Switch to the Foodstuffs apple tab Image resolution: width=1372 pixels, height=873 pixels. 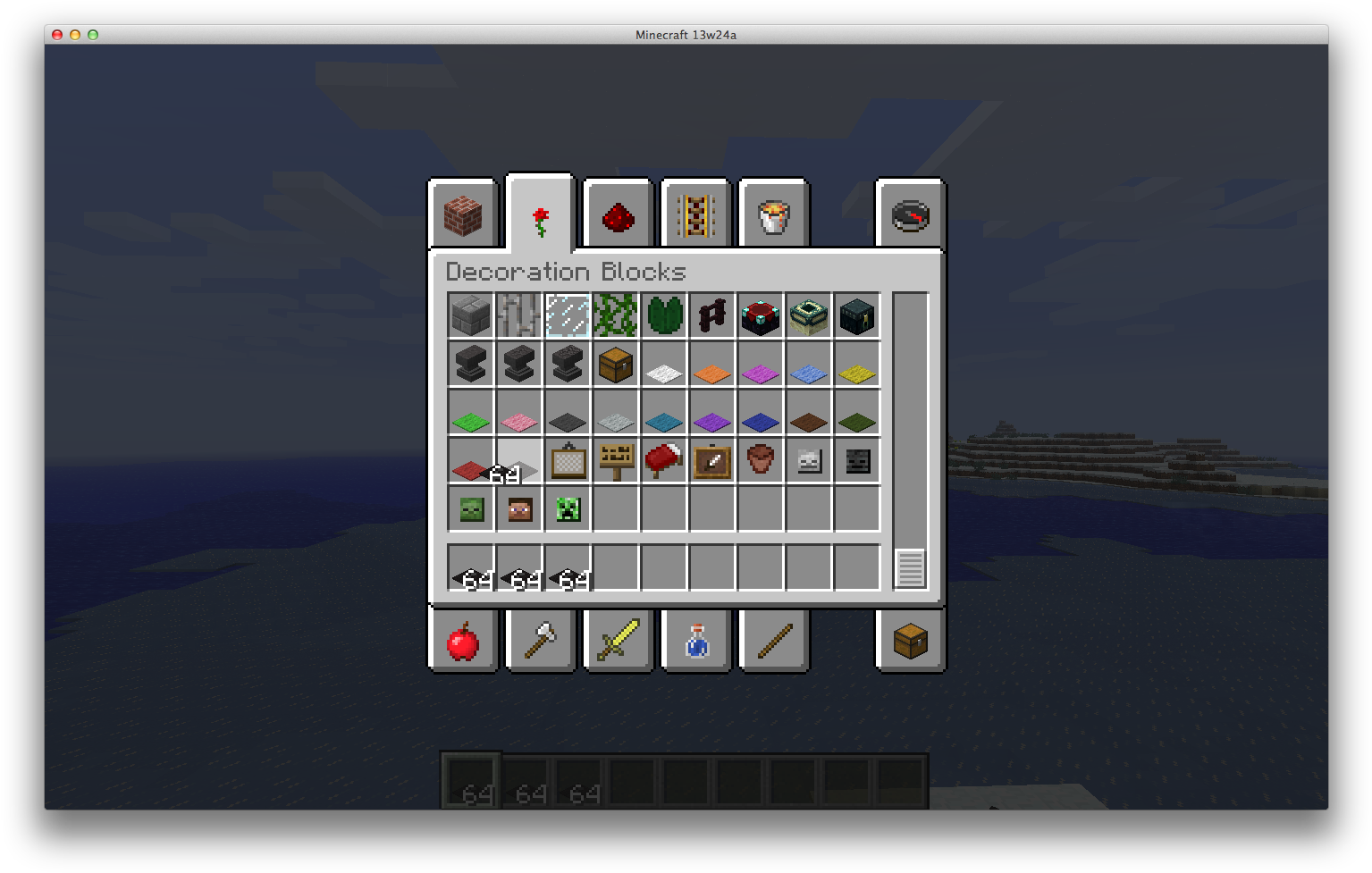[463, 641]
